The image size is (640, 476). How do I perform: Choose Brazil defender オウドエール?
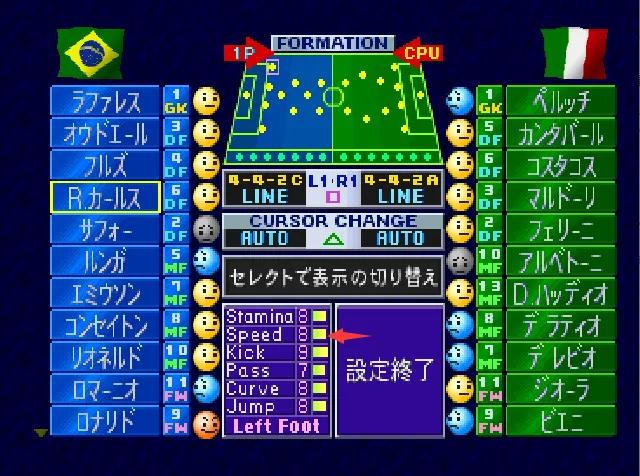(x=105, y=133)
